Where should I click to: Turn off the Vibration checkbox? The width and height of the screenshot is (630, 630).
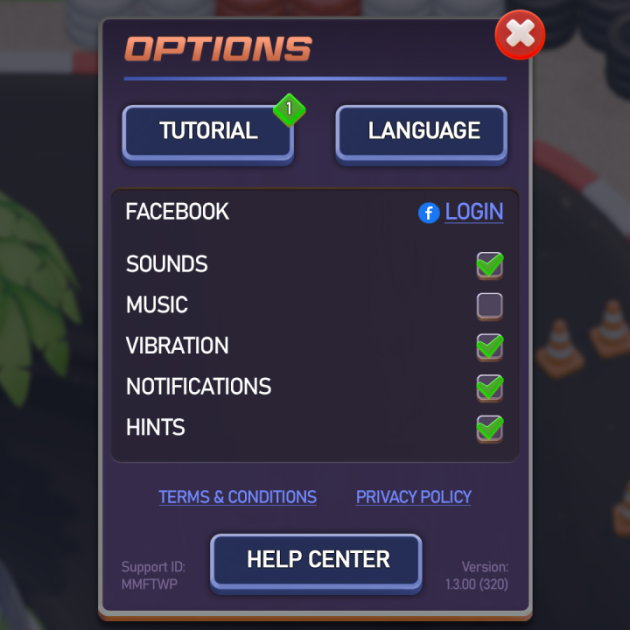pos(489,346)
